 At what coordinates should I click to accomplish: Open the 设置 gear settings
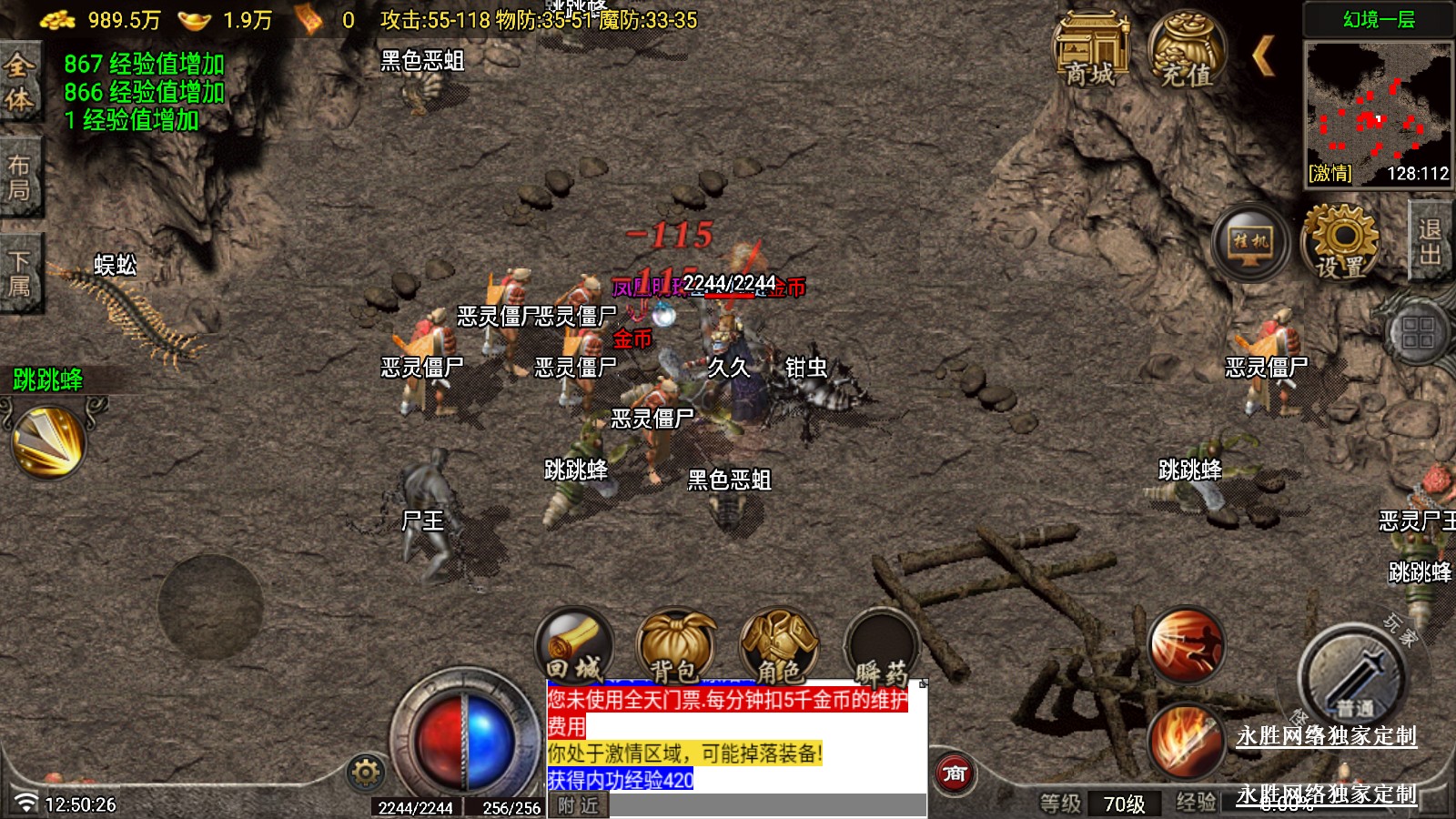click(1341, 242)
